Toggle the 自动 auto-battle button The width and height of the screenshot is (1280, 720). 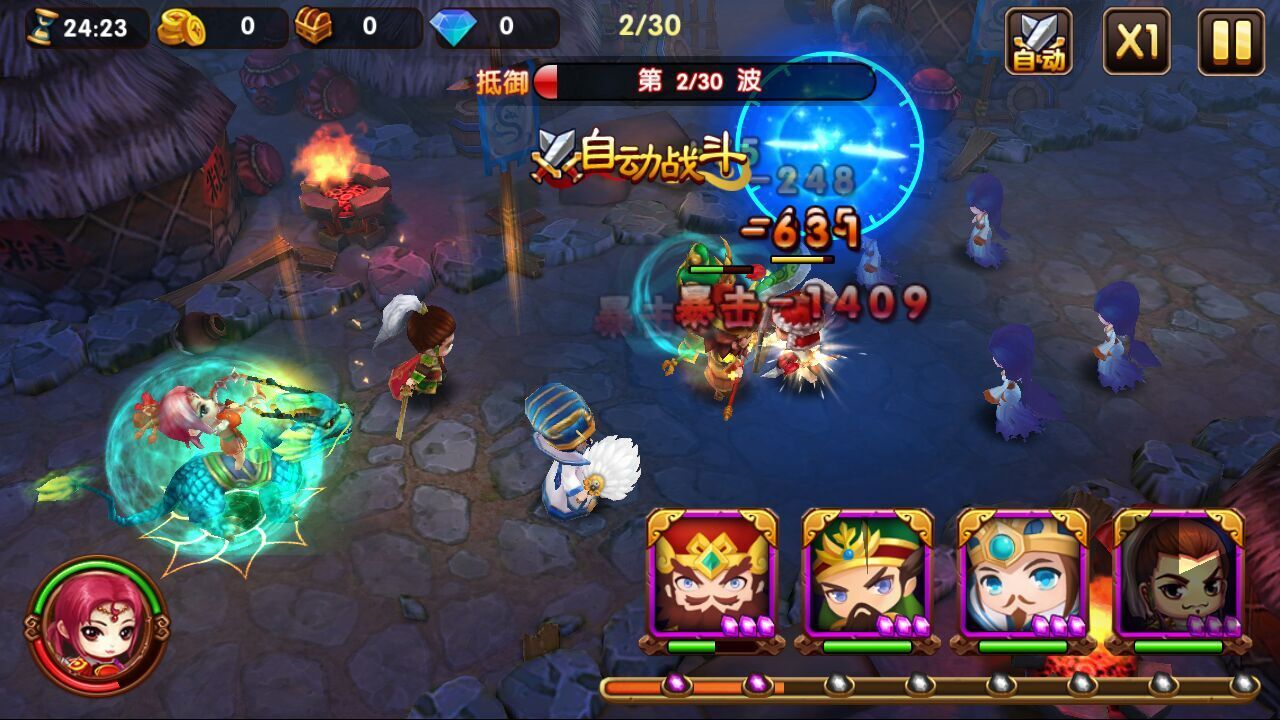pos(1038,41)
